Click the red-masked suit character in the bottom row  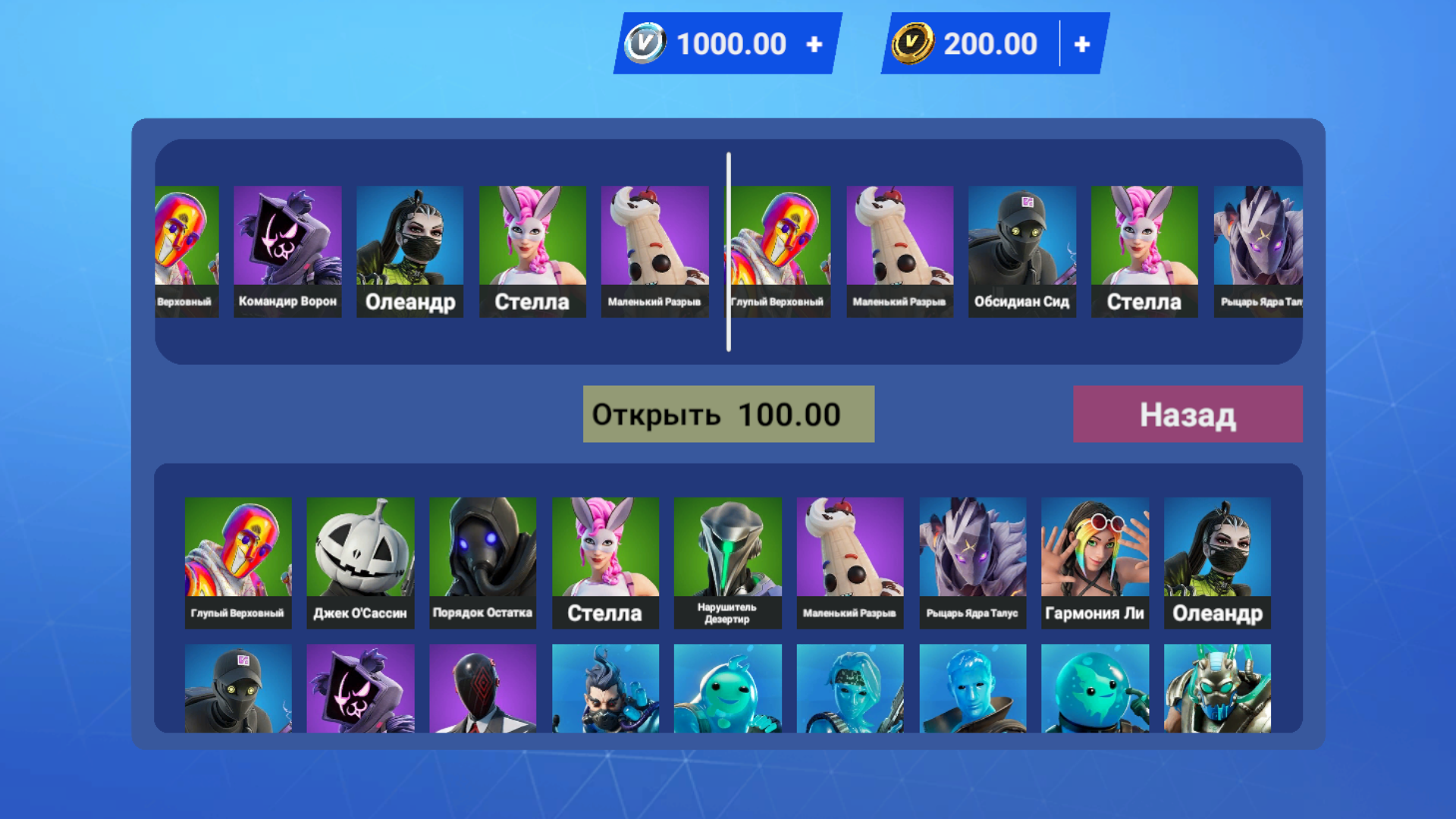point(482,690)
